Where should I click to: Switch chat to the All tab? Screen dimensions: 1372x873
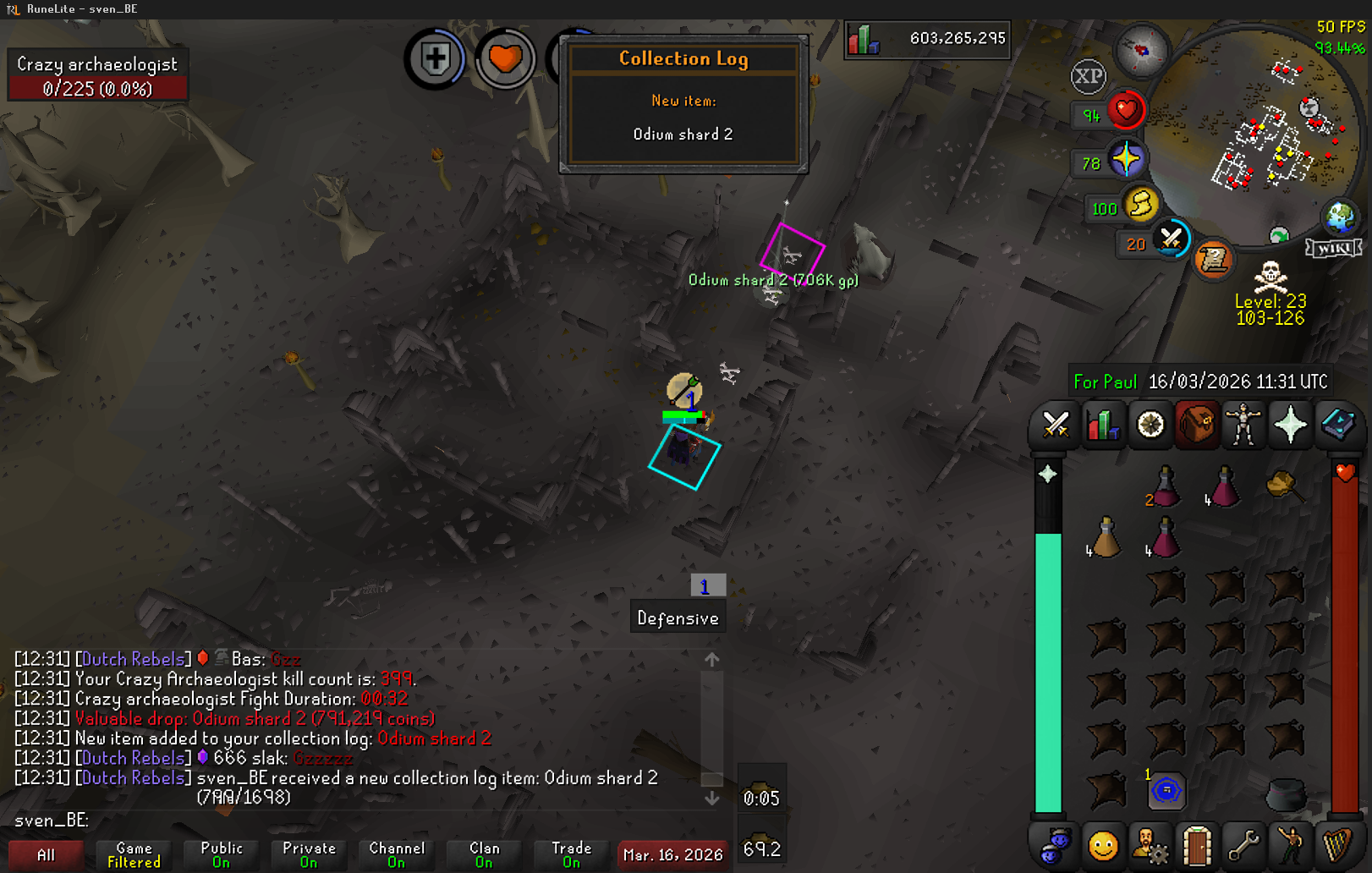(x=47, y=854)
